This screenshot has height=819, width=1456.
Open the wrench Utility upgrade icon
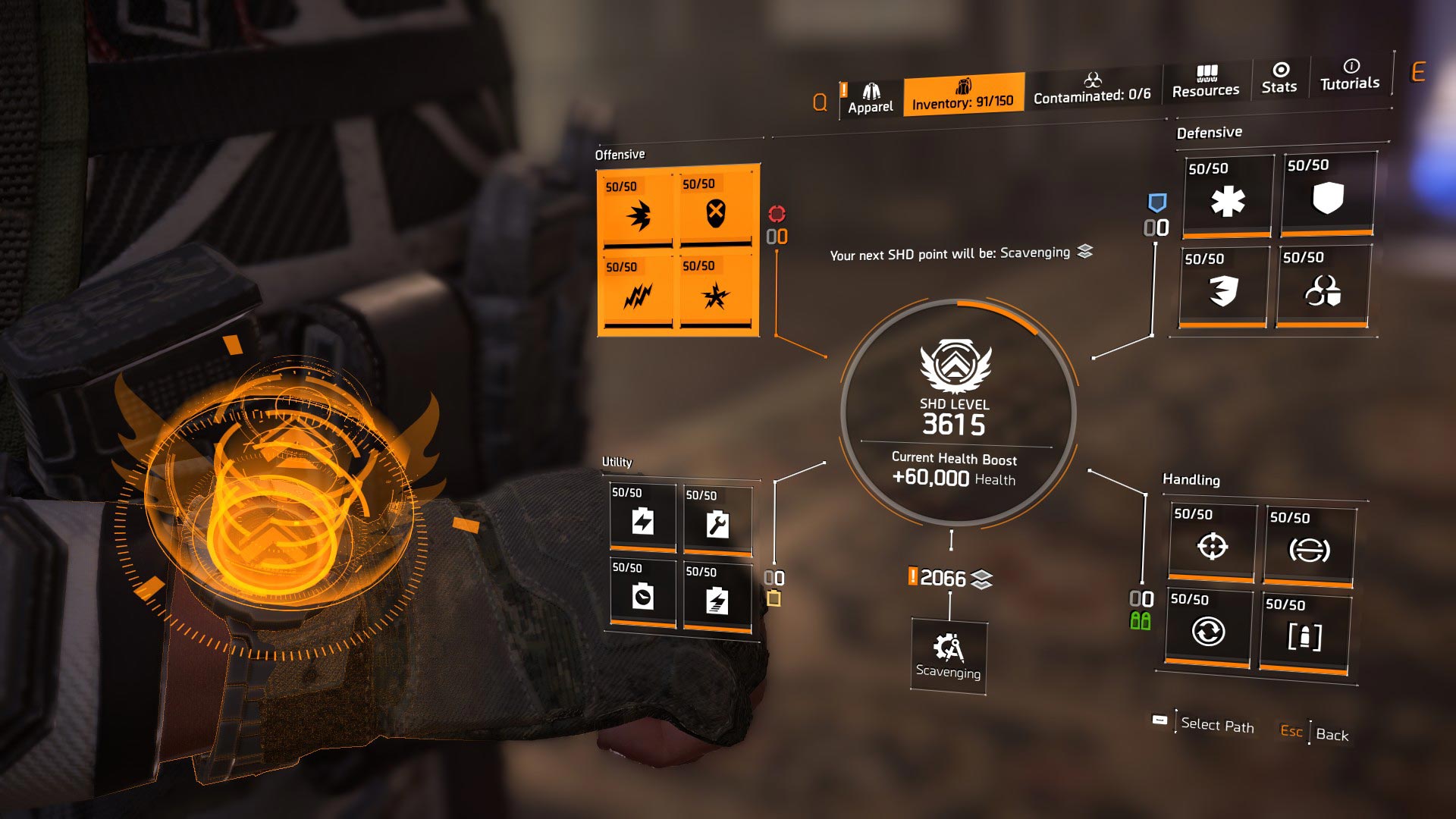tap(717, 523)
